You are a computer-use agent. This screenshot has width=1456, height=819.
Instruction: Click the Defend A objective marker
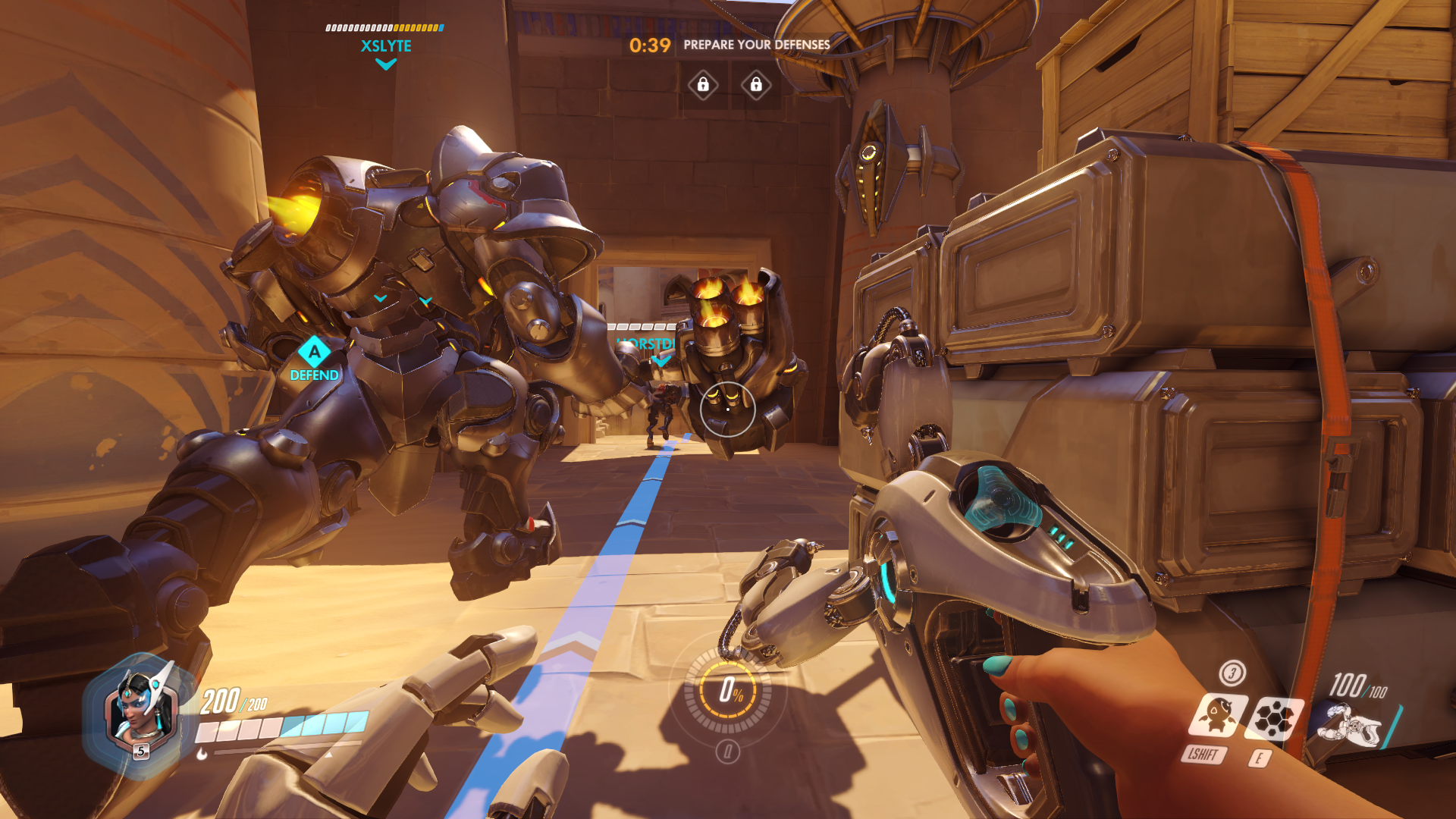coord(314,353)
